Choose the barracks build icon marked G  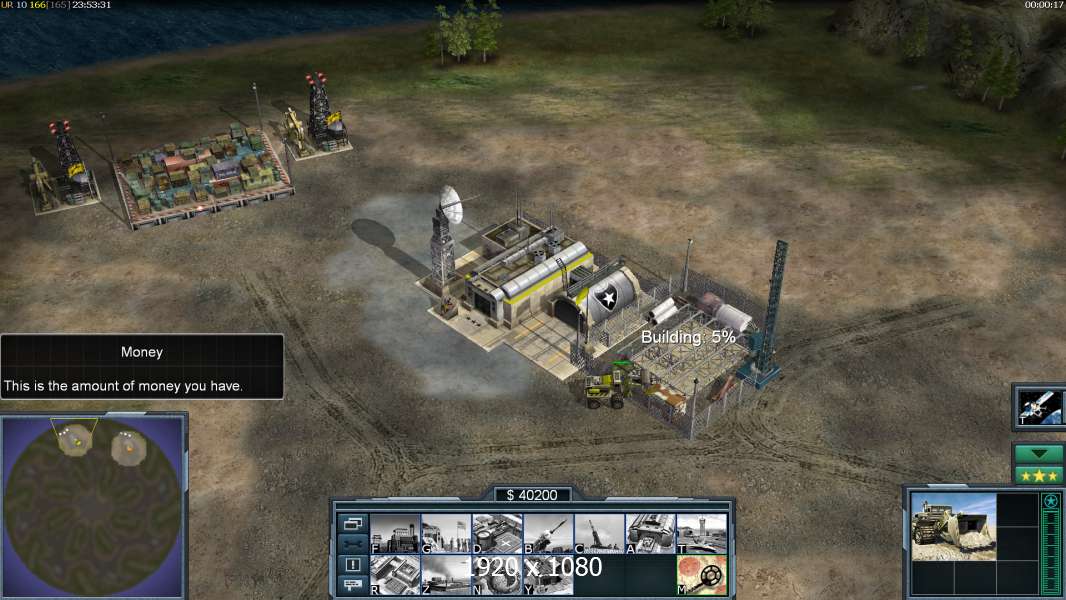pyautogui.click(x=446, y=533)
